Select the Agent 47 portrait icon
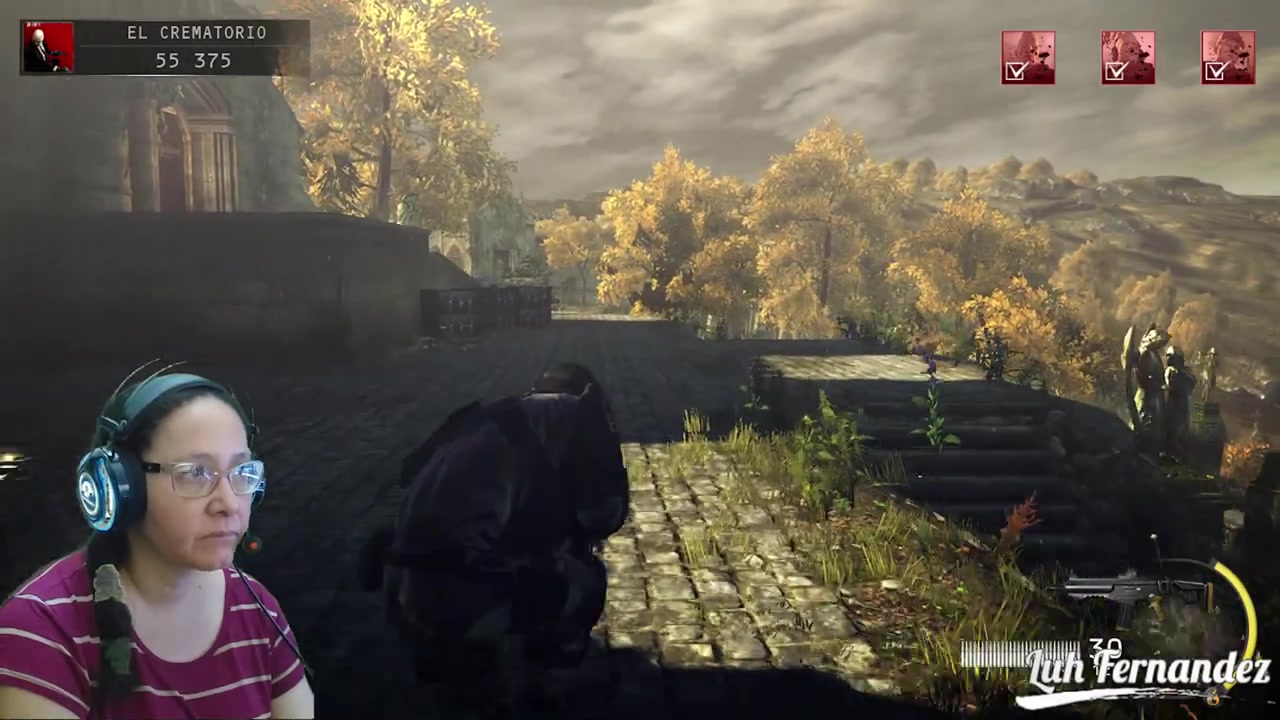Image resolution: width=1280 pixels, height=720 pixels. click(48, 46)
